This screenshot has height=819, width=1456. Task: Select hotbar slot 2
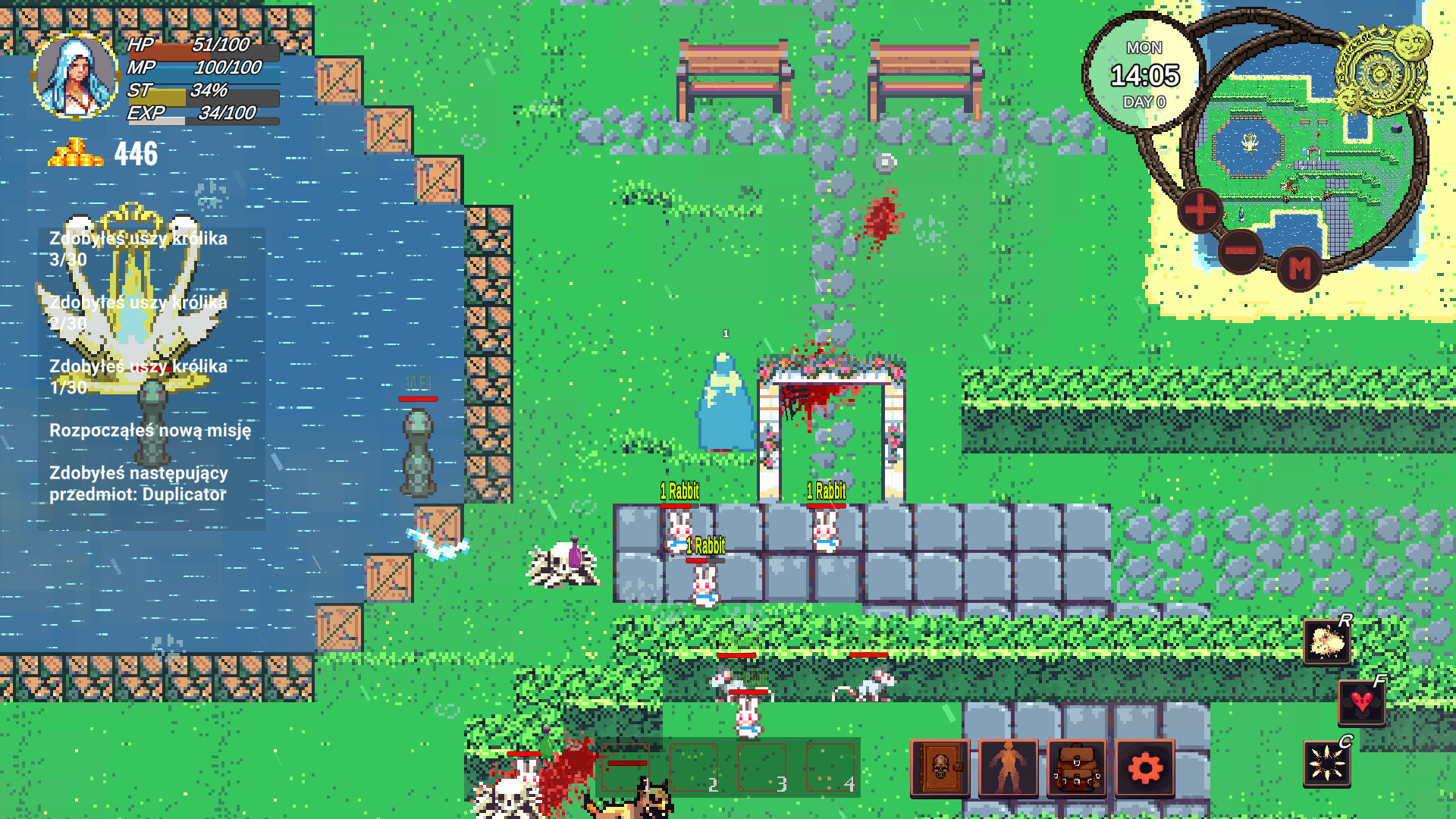695,767
